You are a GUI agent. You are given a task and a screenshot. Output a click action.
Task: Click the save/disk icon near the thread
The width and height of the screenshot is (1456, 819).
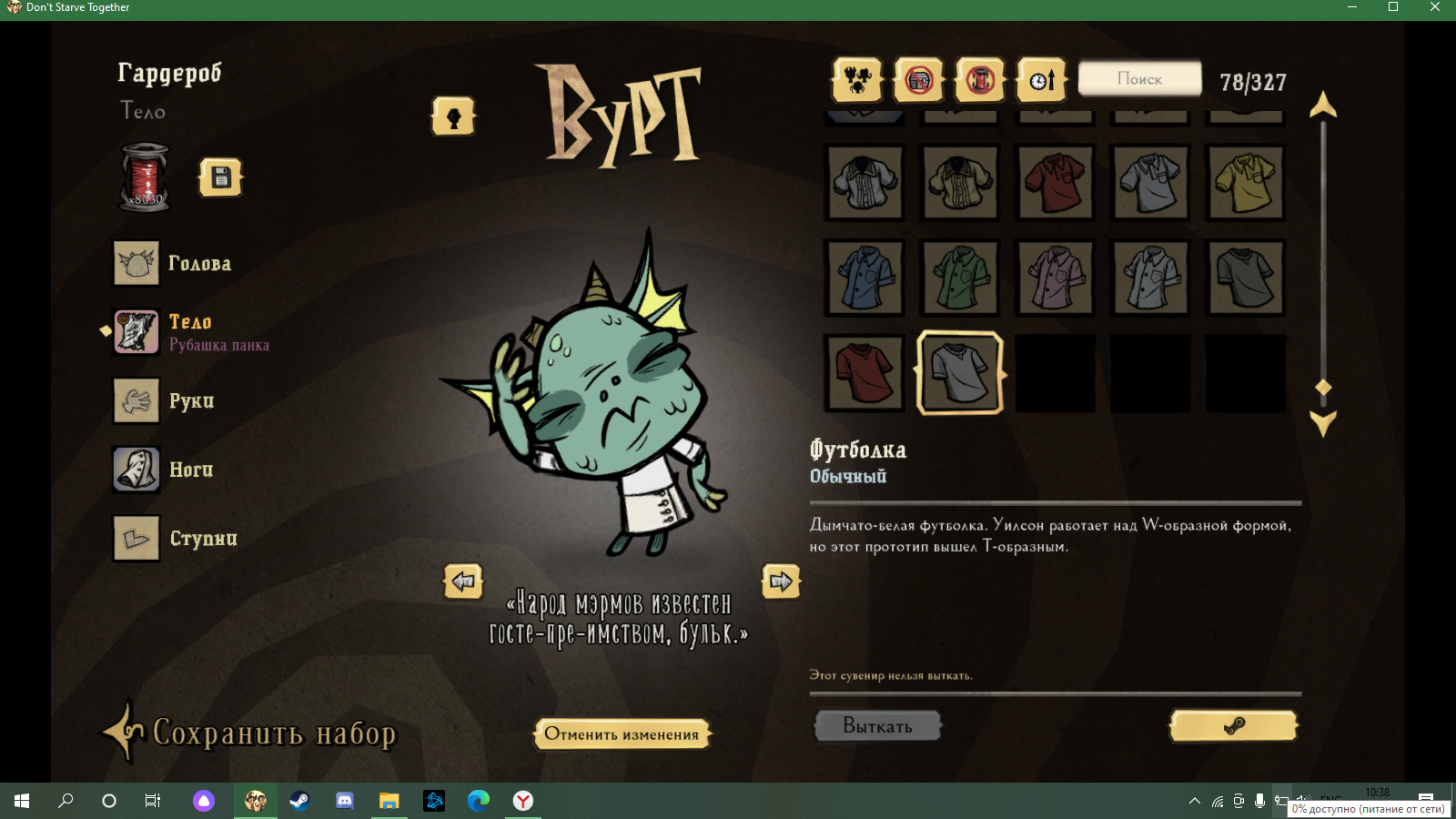pos(219,177)
